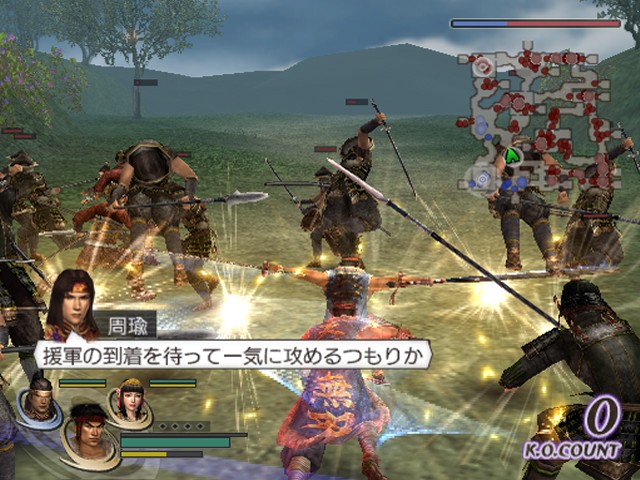Switch to the helmeted warrior portrait
The image size is (640, 480).
(x=38, y=400)
